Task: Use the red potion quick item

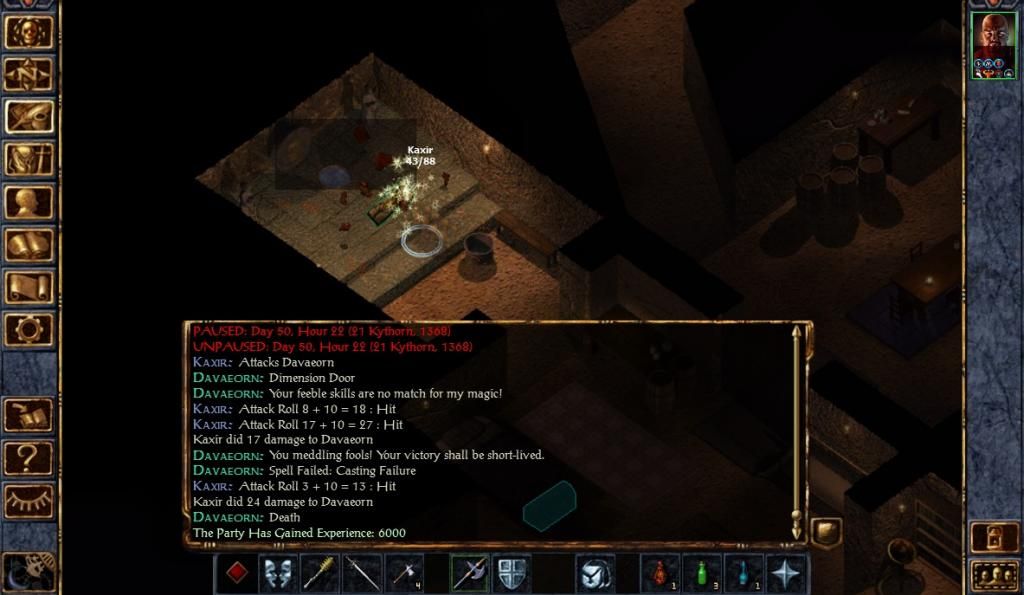Action: [x=660, y=574]
